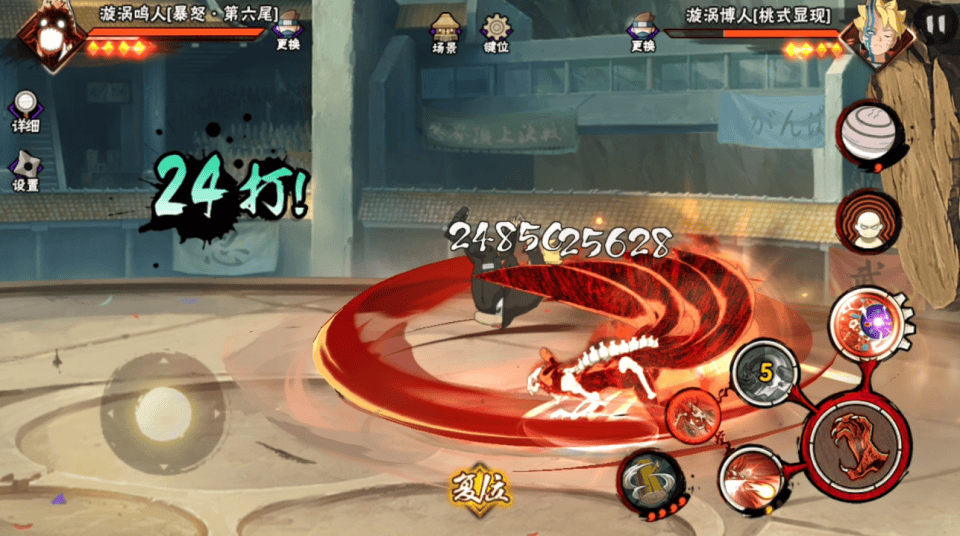Viewport: 960px width, 536px height.
Task: Open 设置 settings with the shuriken icon
Action: point(25,171)
